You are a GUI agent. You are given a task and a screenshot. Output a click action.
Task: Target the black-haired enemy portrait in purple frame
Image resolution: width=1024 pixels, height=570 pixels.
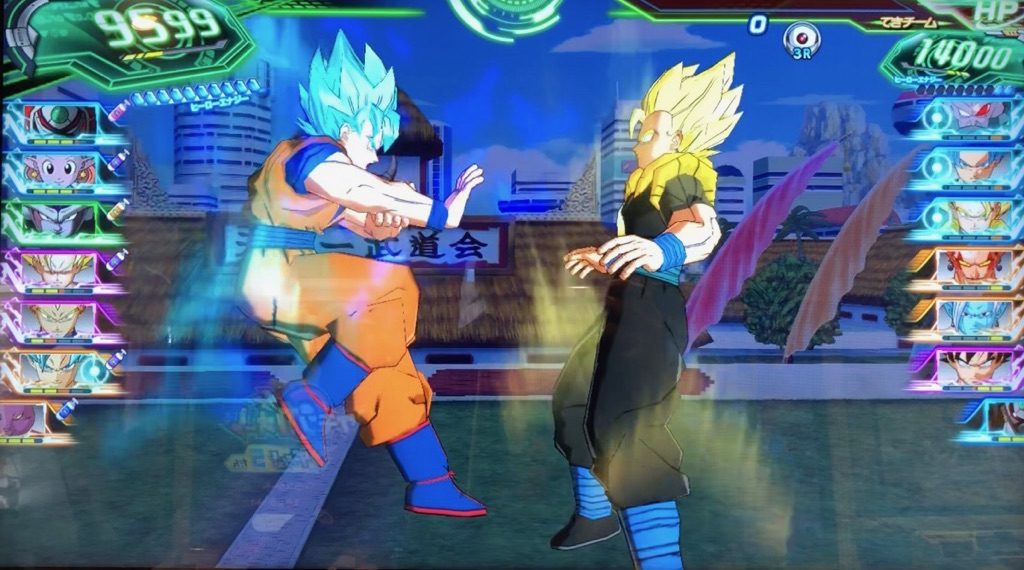[x=972, y=368]
